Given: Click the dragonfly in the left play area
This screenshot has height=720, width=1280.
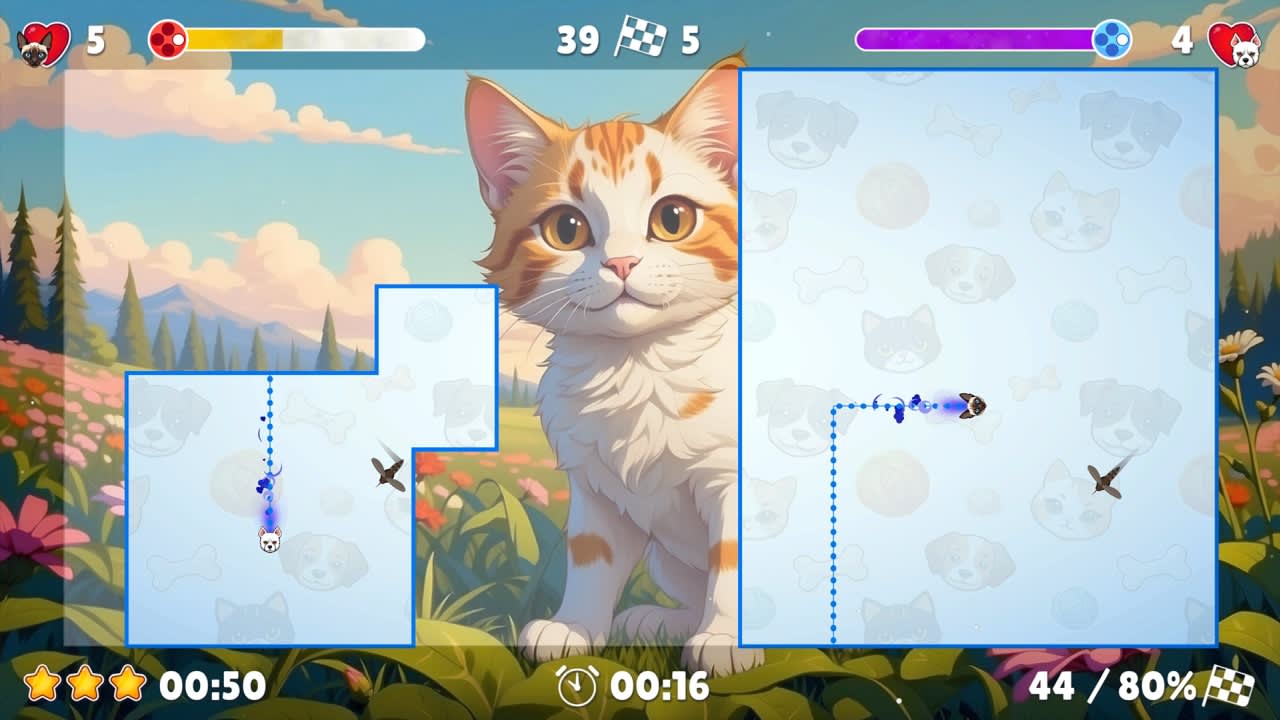Looking at the screenshot, I should pos(388,474).
